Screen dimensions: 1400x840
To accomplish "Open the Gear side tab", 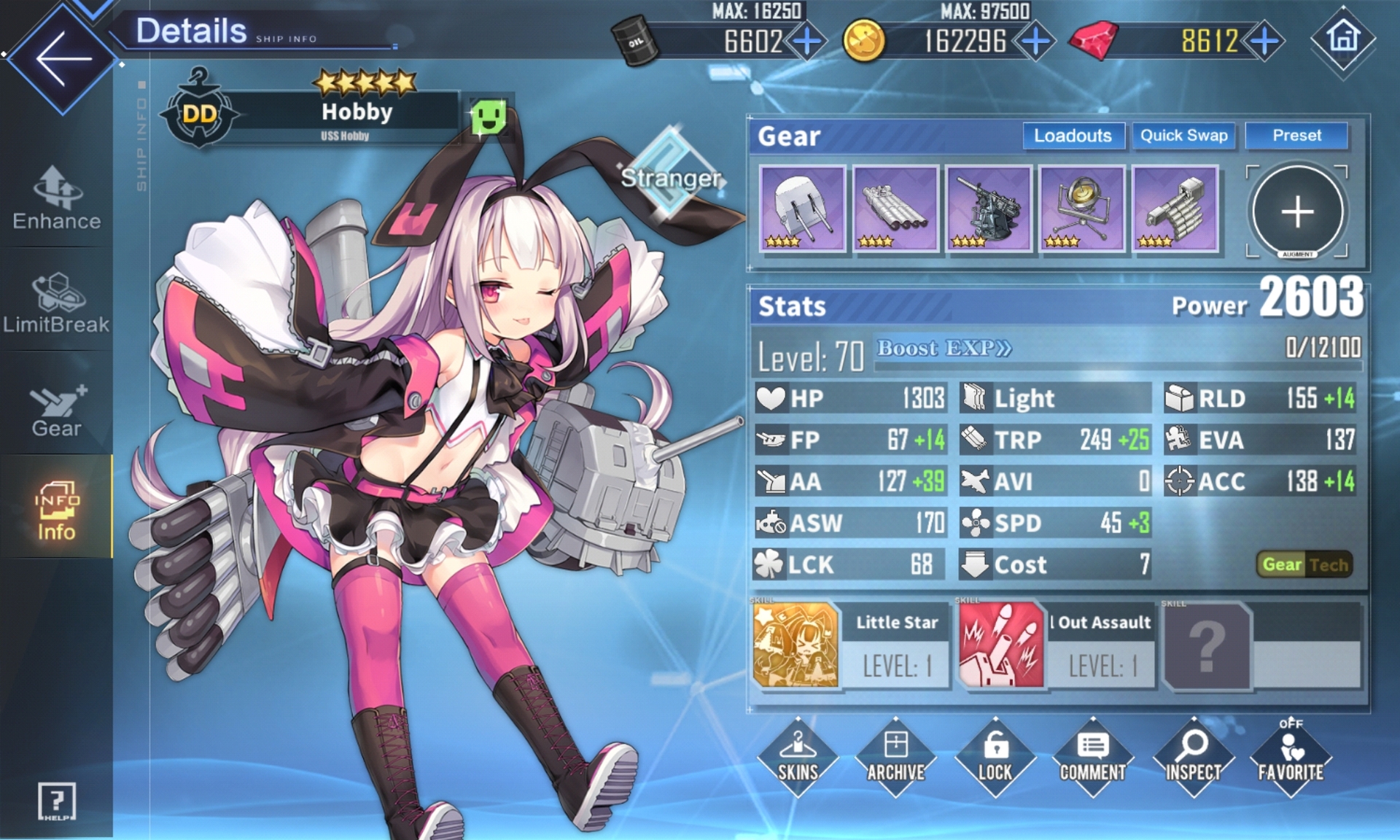I will [x=56, y=410].
